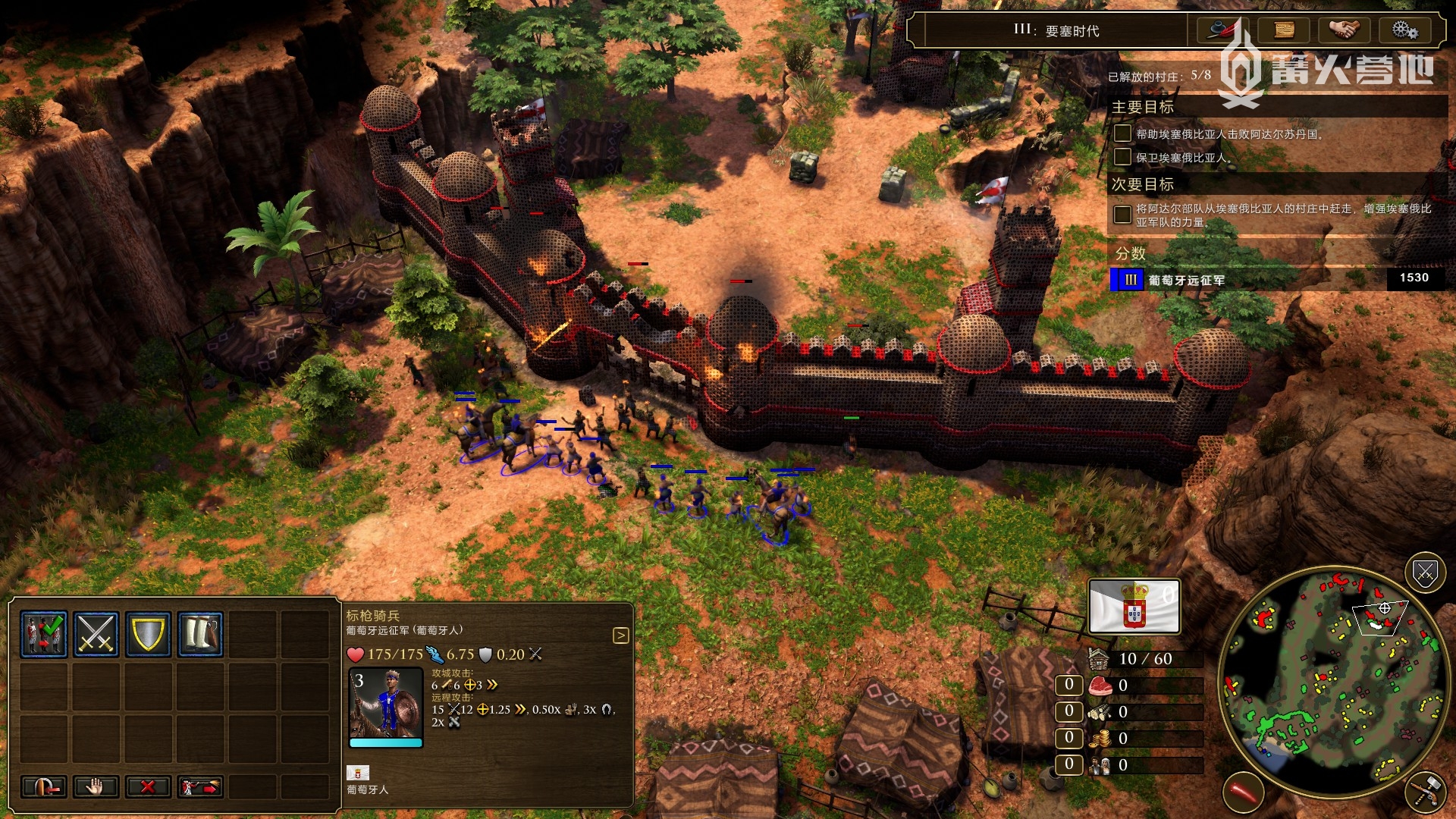Viewport: 1456px width, 819px height.
Task: Select the formation icon with green checkmark
Action: 44,633
